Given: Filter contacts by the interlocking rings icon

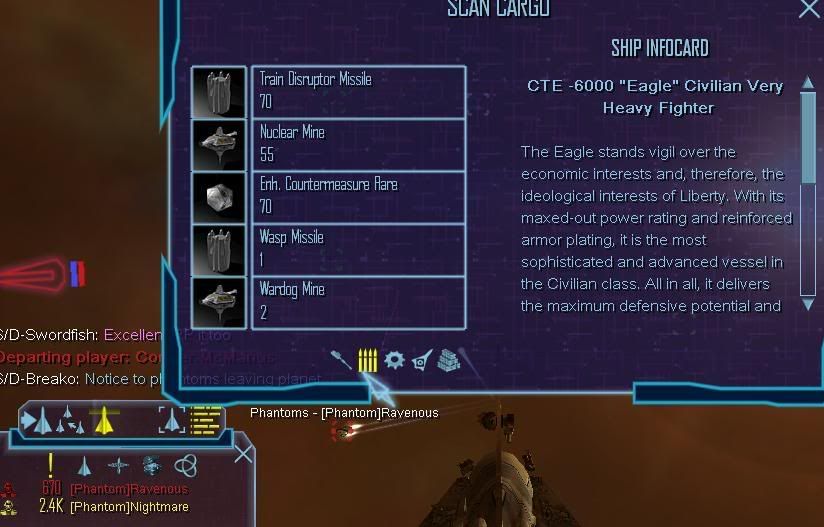Looking at the screenshot, I should click(x=185, y=465).
